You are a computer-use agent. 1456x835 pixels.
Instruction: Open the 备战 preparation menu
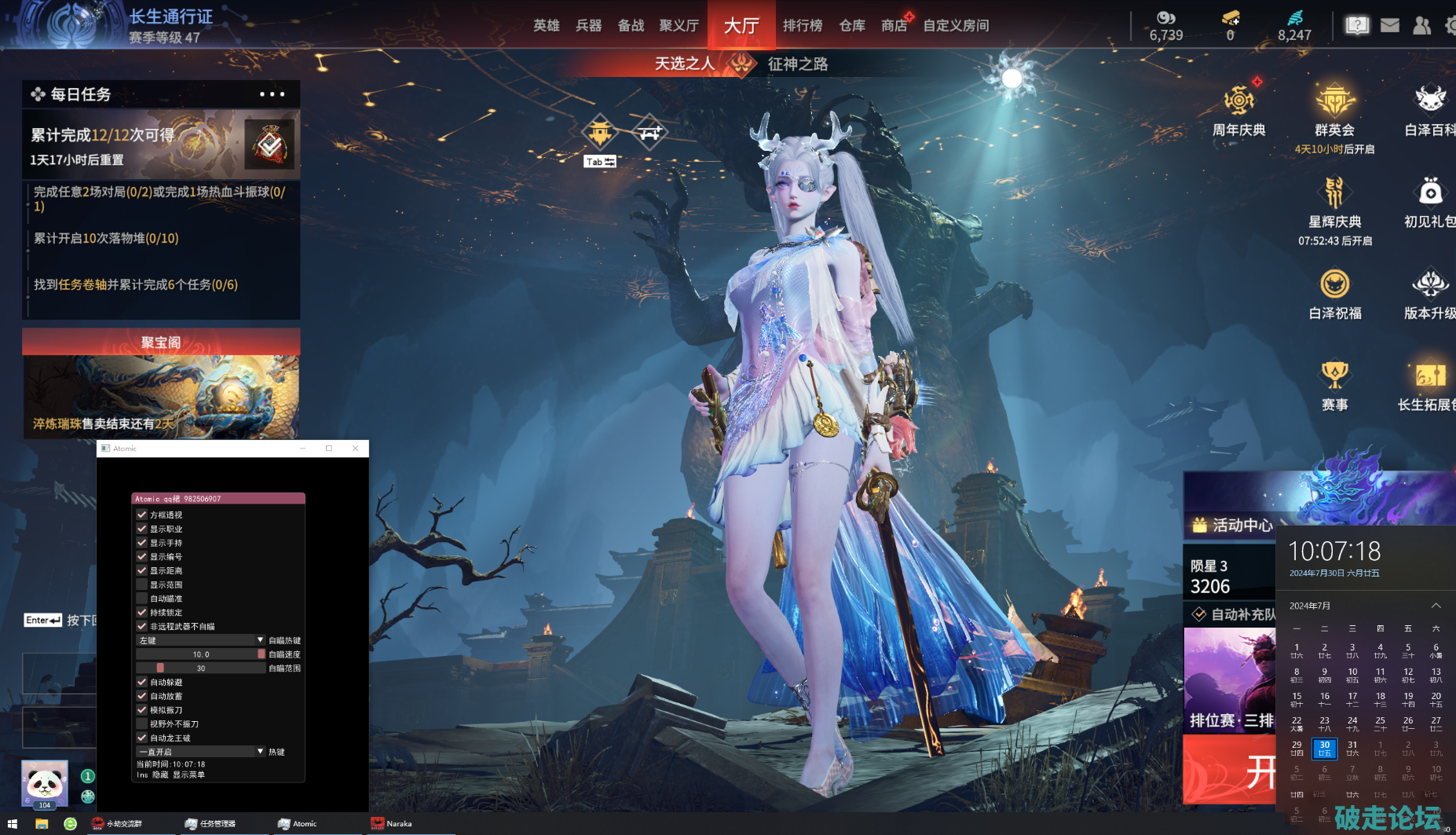631,26
